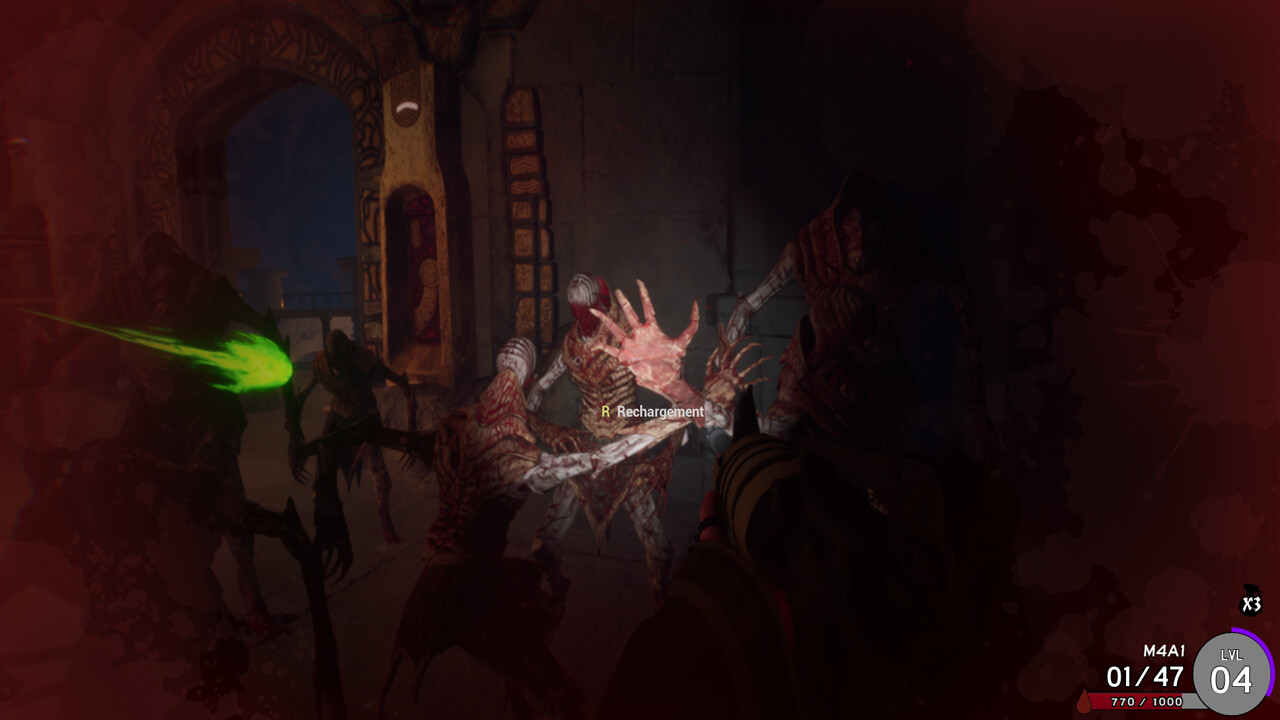Click the 770 / 1000 health value
This screenshot has height=720, width=1280.
point(1147,702)
